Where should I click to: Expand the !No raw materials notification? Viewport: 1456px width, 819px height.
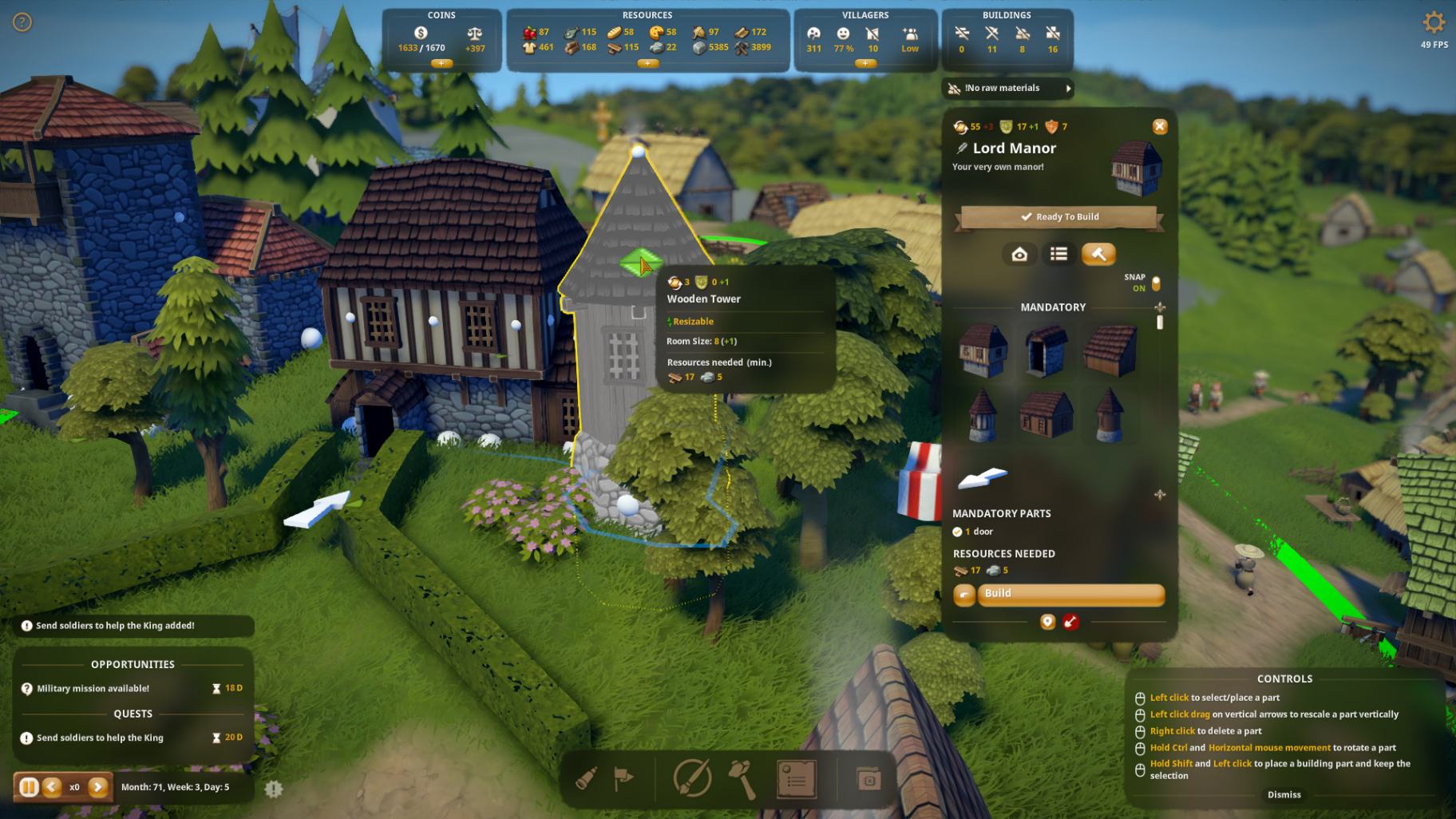(1070, 89)
